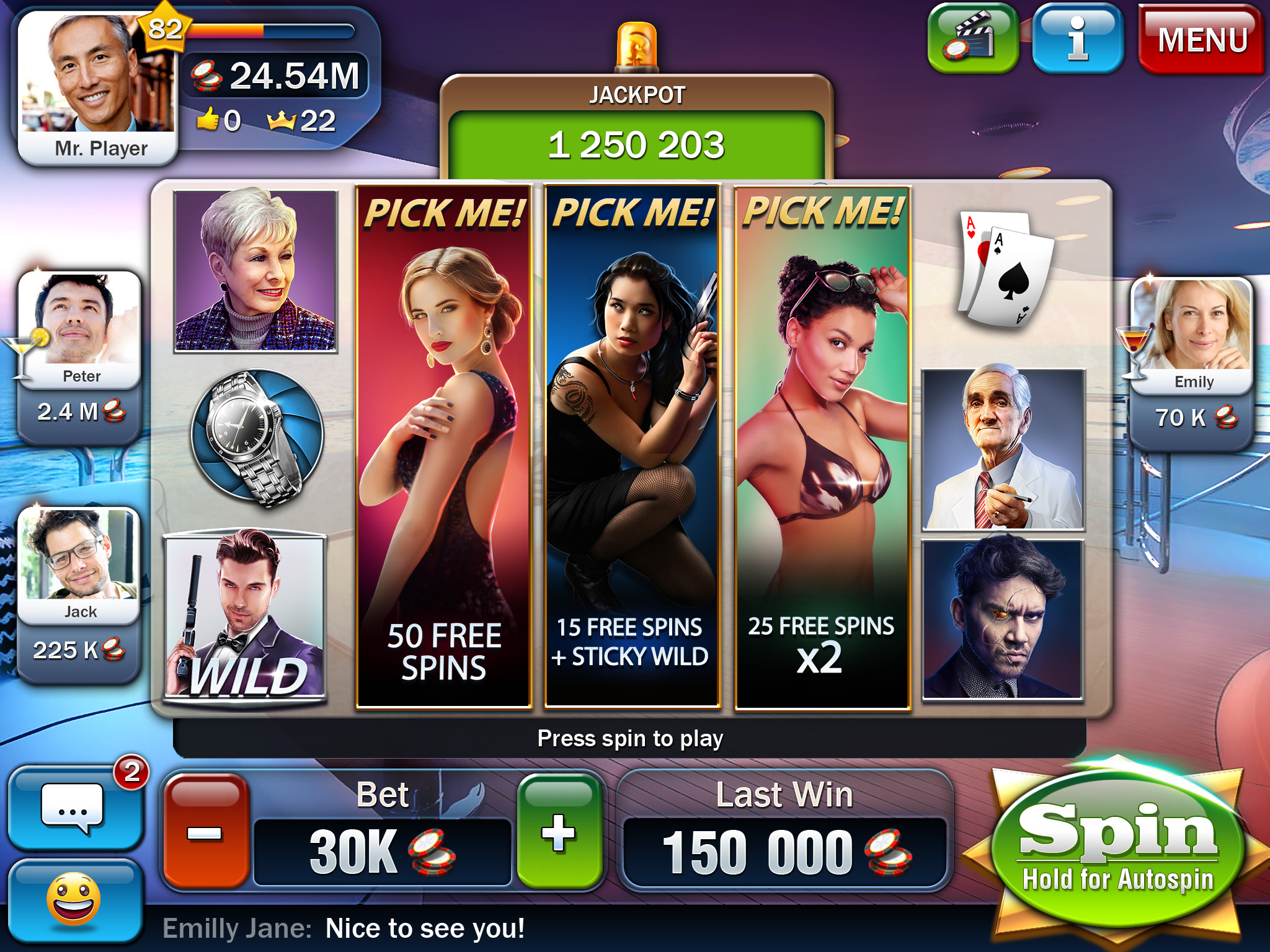Choose the 15 Free Spins + Sticky Wild card
Image resolution: width=1270 pixels, height=952 pixels.
click(632, 446)
